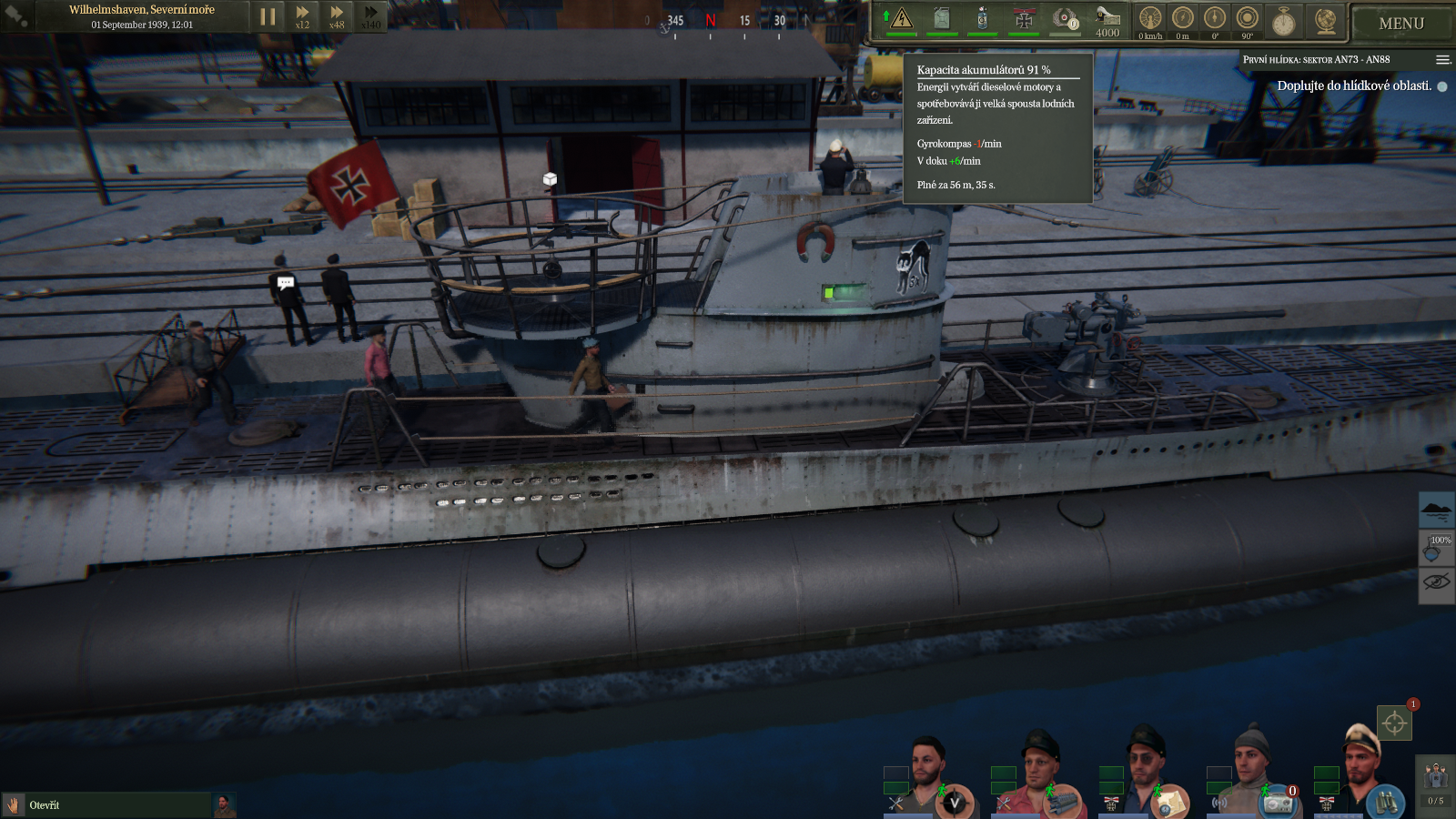Click the crosshair target notification button
This screenshot has width=1456, height=819.
[1394, 723]
